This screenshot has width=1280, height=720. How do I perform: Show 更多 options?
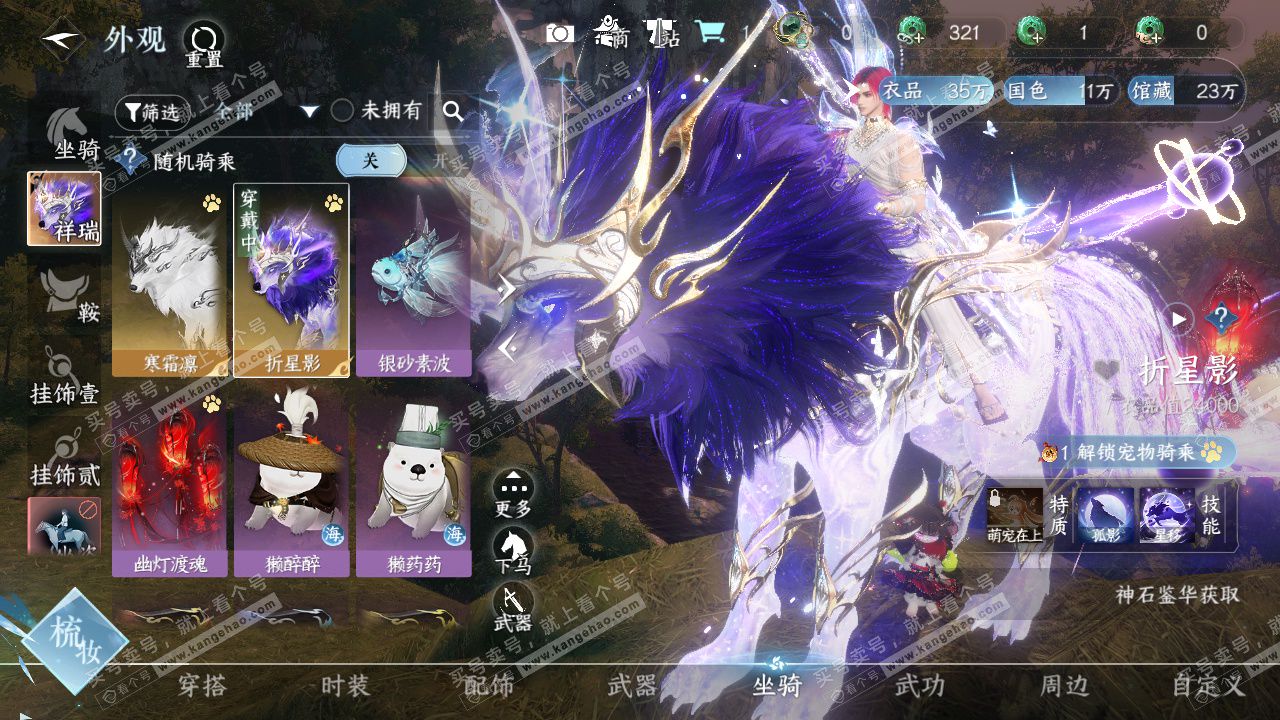513,493
